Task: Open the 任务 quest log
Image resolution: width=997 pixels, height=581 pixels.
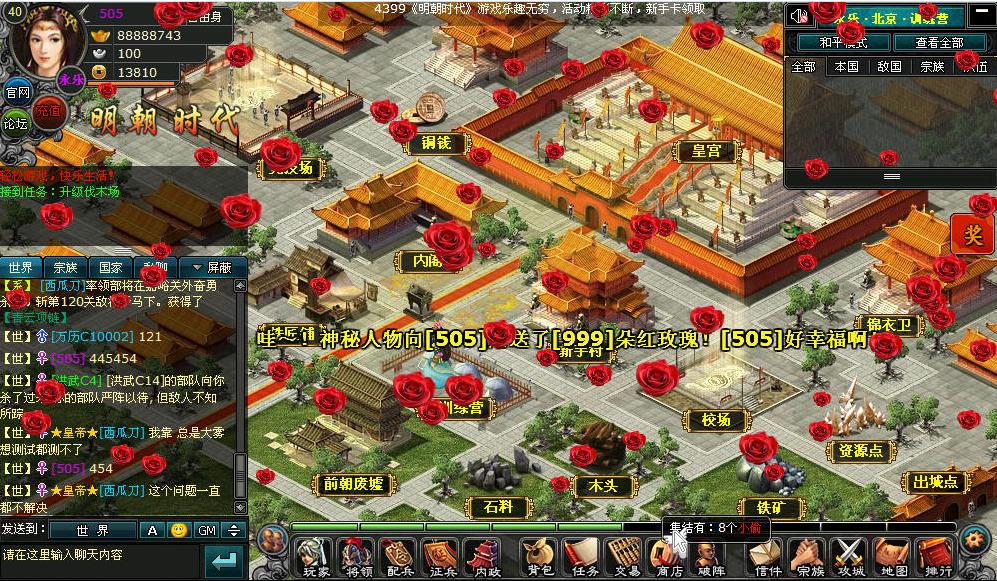Action: 583,557
